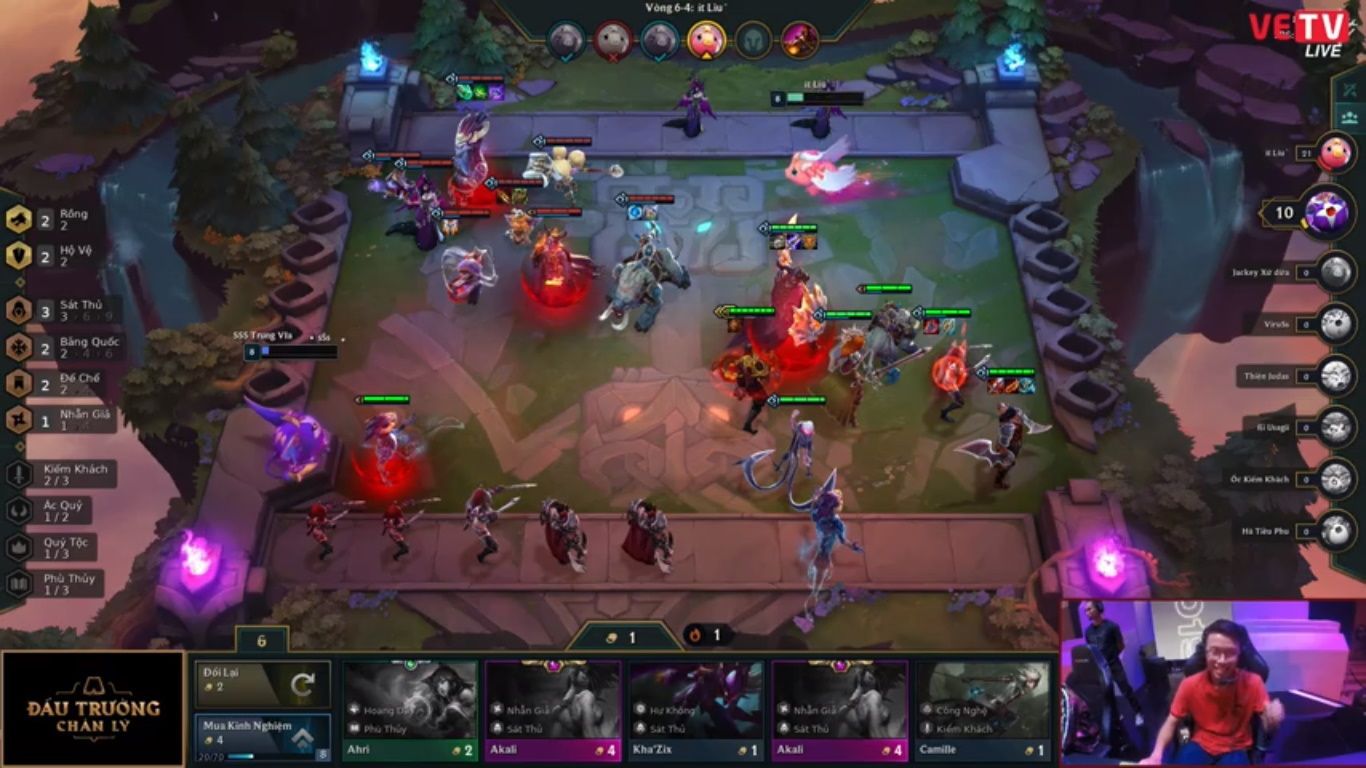
Task: Click the Đế Chế trait entry
Action: click(x=60, y=384)
